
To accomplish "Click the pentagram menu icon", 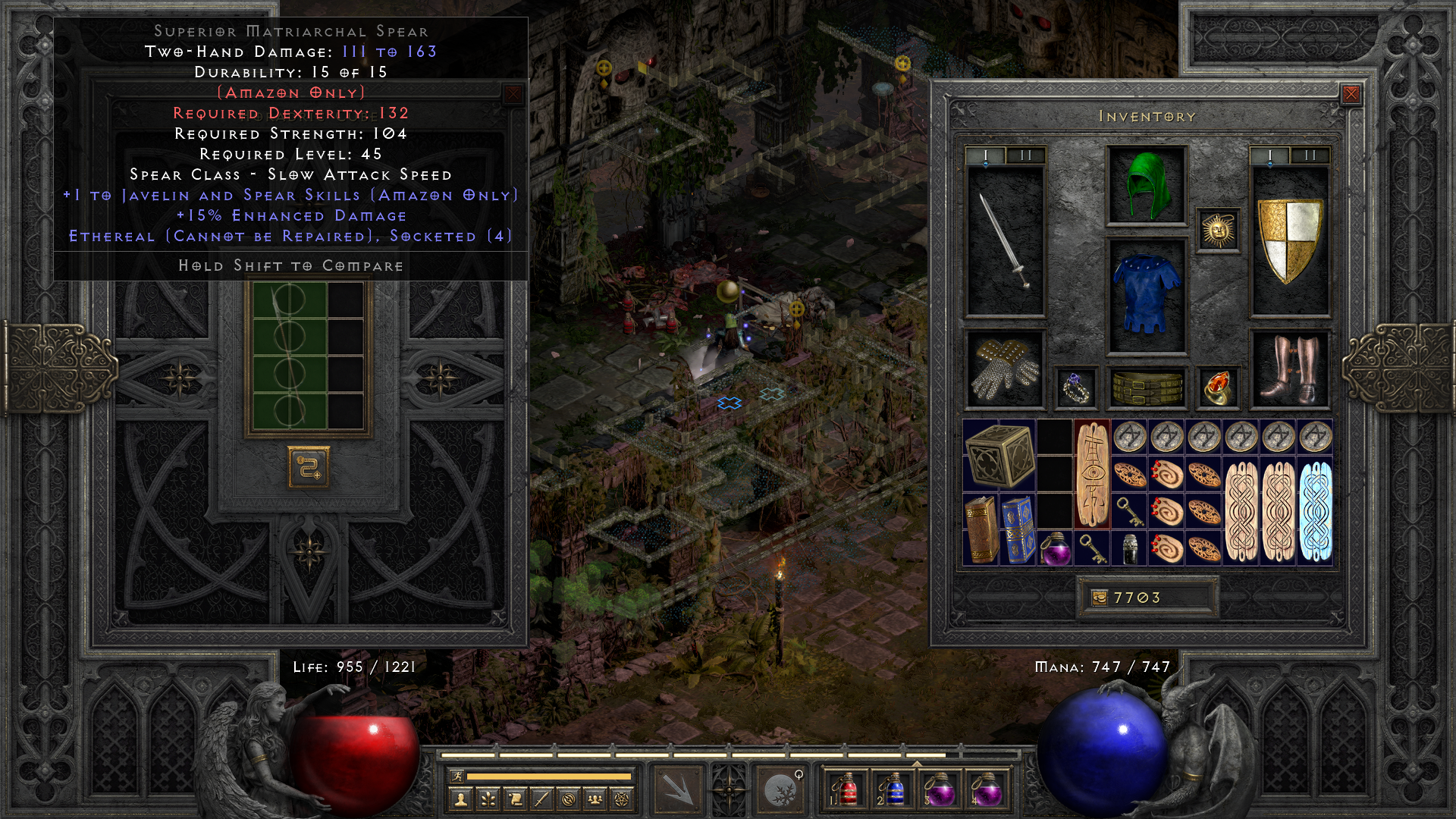I will pyautogui.click(x=623, y=799).
